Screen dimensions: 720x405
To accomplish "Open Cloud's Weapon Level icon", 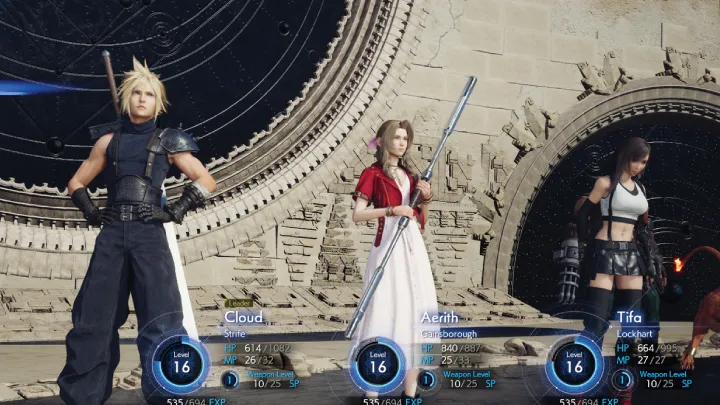I will pyautogui.click(x=230, y=379).
